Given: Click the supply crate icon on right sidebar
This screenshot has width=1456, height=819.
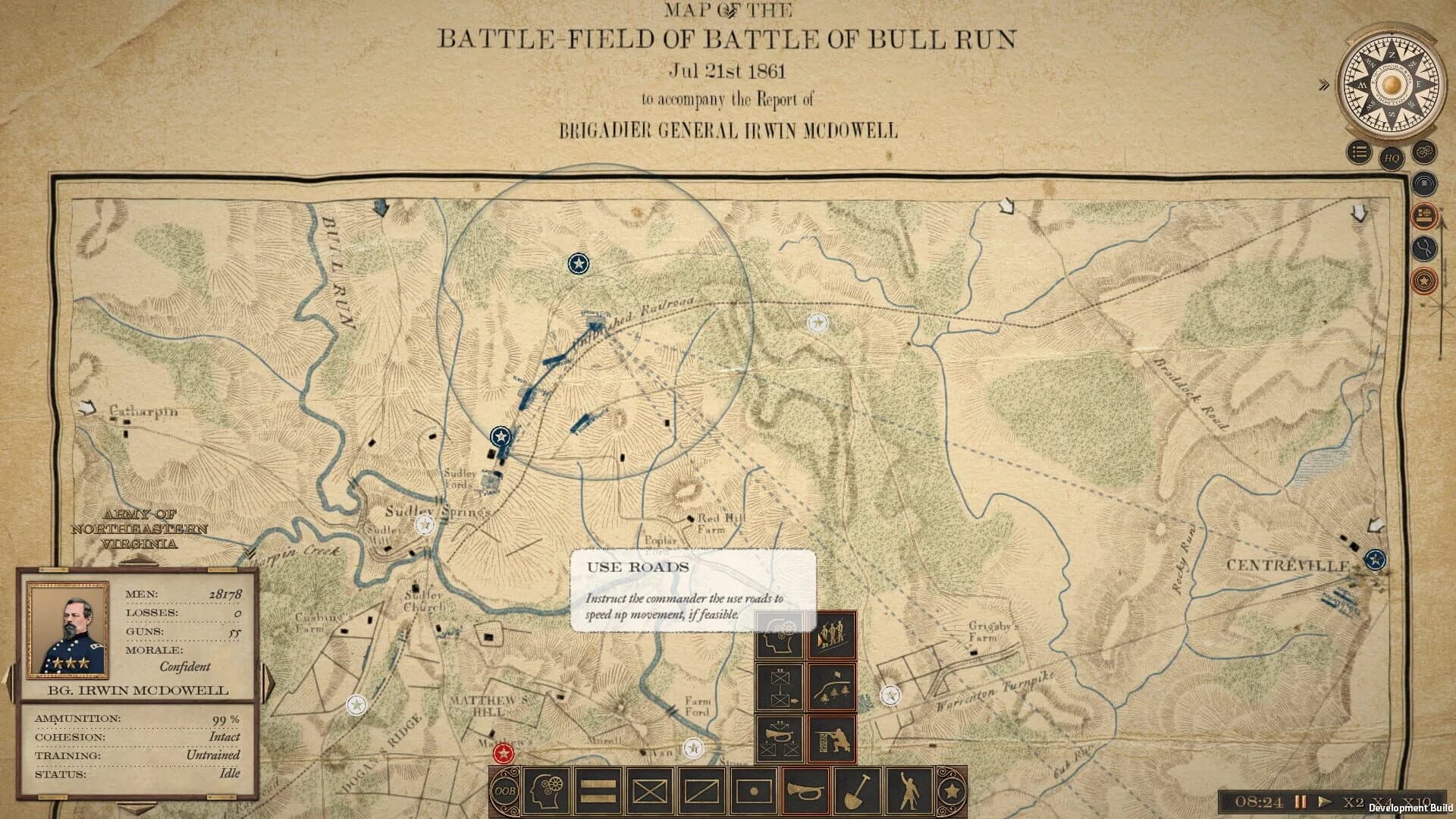Looking at the screenshot, I should click(1423, 215).
